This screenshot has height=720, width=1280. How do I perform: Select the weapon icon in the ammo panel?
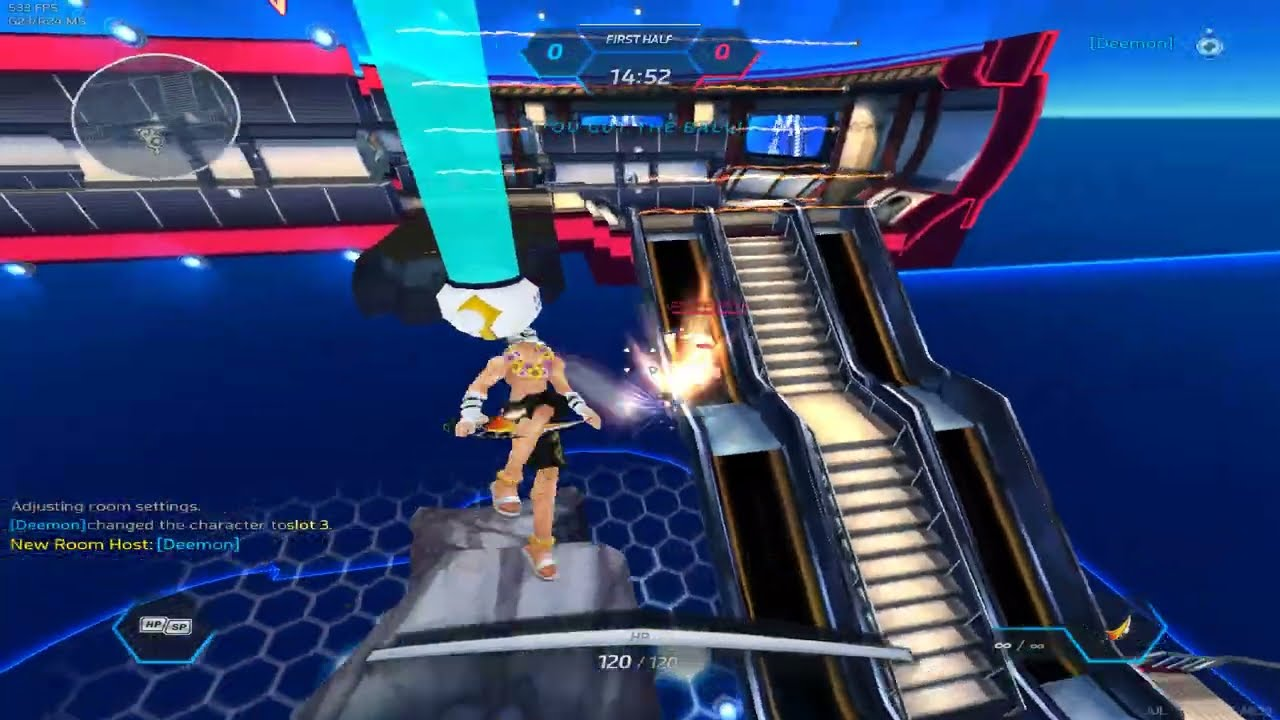1120,629
